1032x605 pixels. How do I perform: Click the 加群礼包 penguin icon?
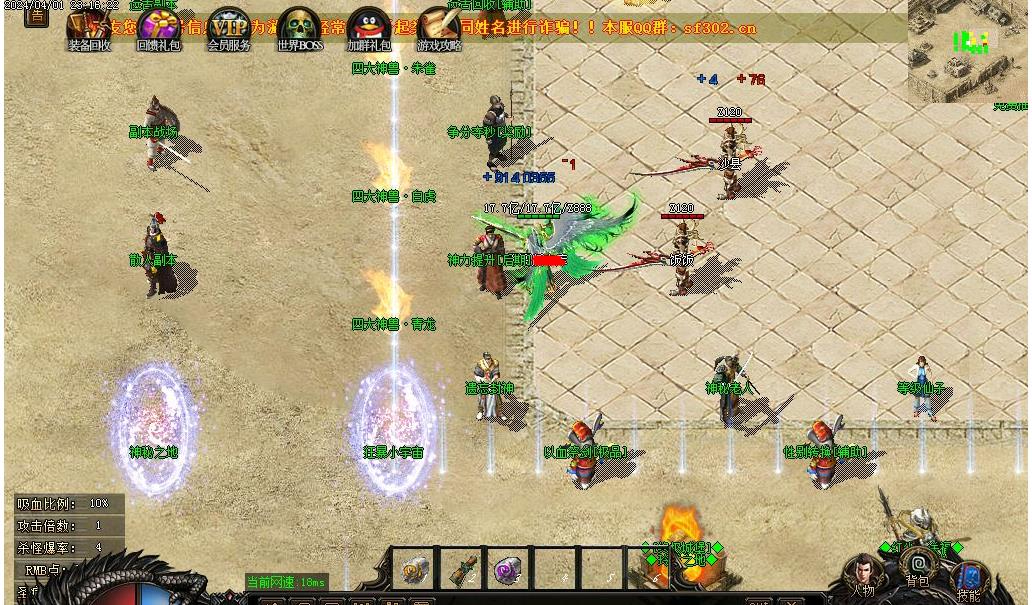[369, 28]
